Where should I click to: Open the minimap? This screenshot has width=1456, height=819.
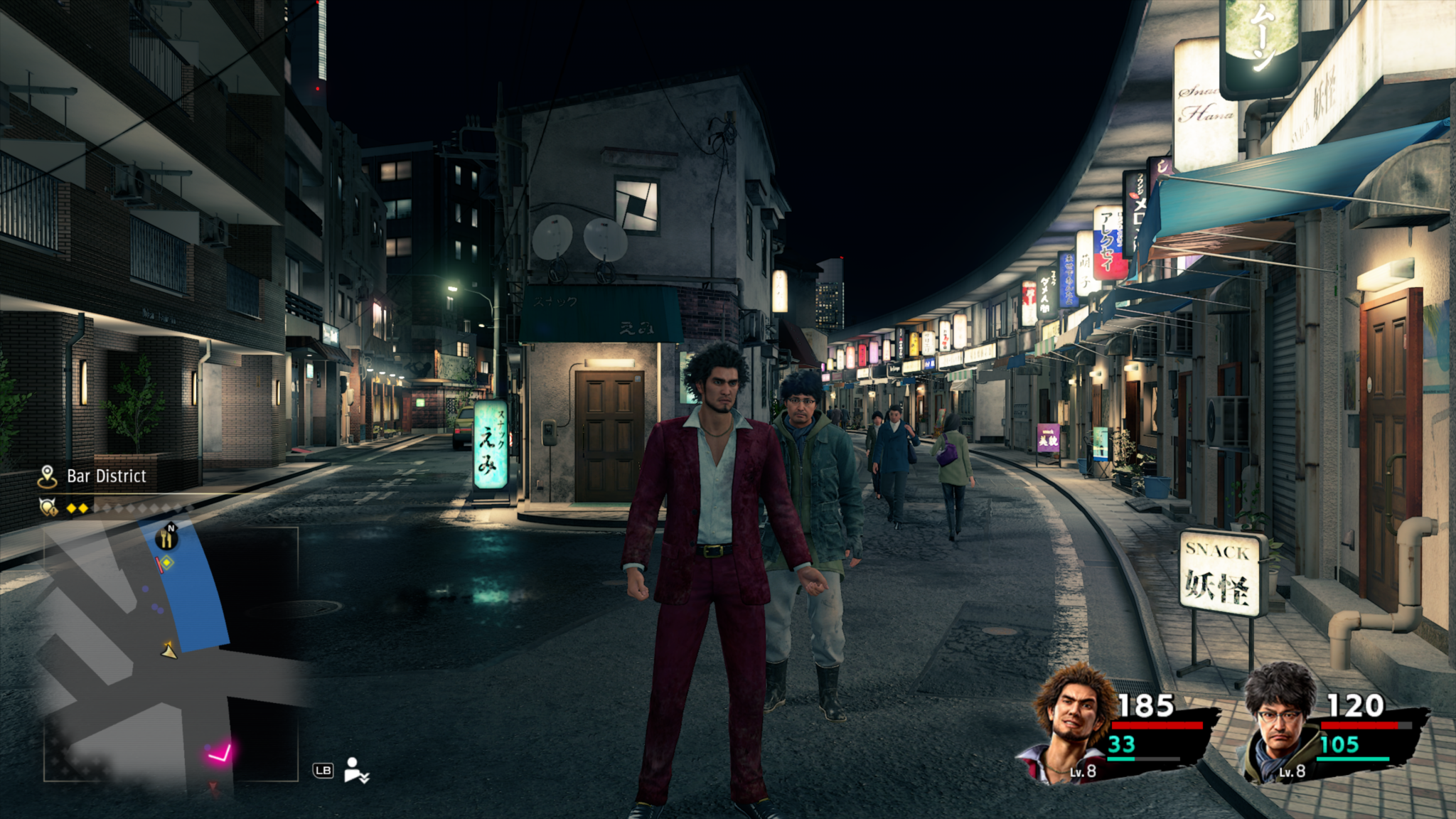pos(171,654)
